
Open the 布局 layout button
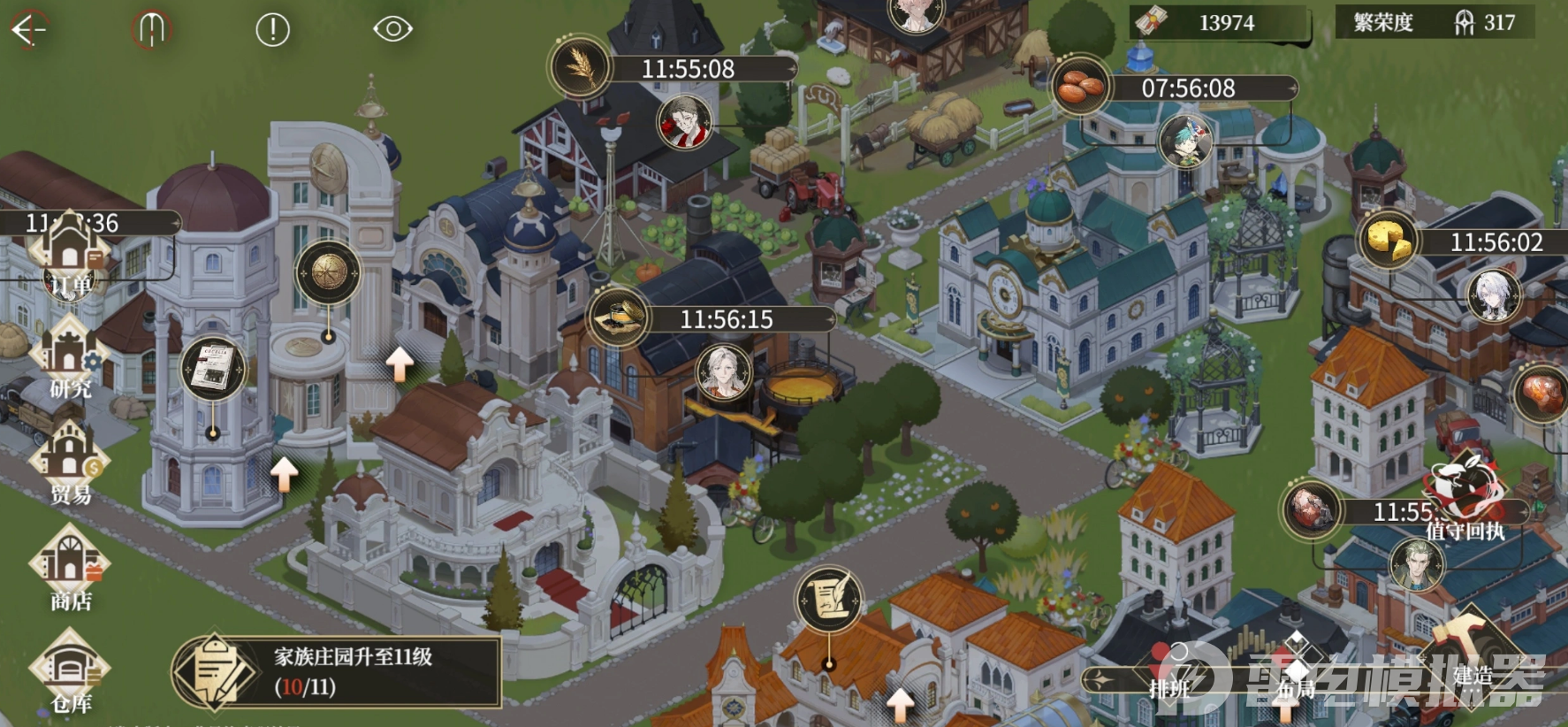1296,677
